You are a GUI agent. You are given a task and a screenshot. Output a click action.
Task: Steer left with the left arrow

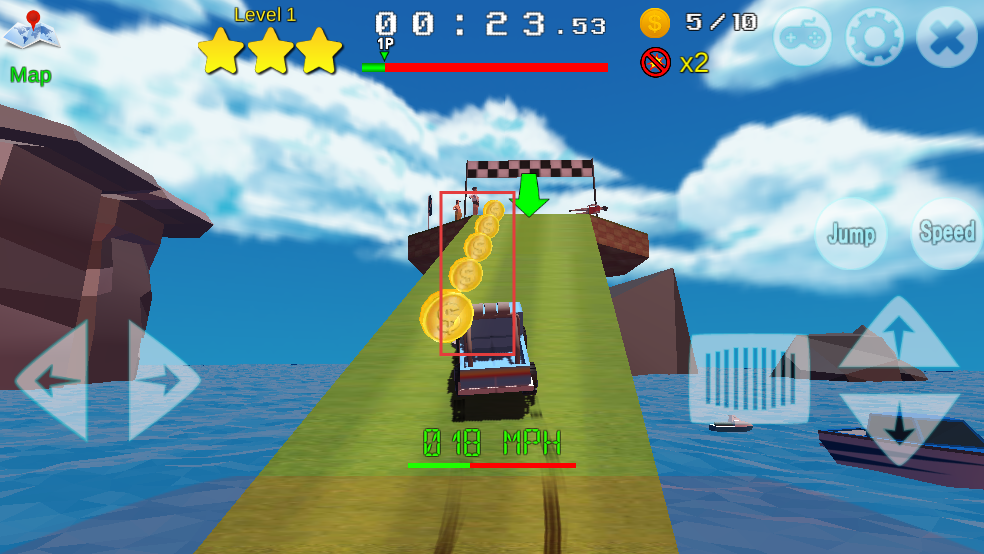coord(52,380)
